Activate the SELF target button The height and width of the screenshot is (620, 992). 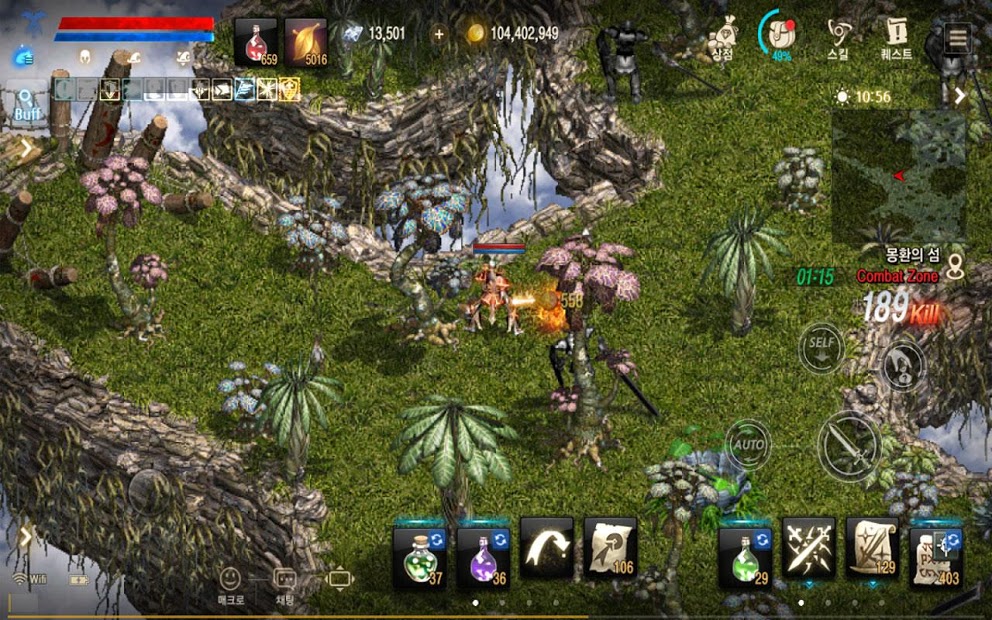[x=821, y=348]
